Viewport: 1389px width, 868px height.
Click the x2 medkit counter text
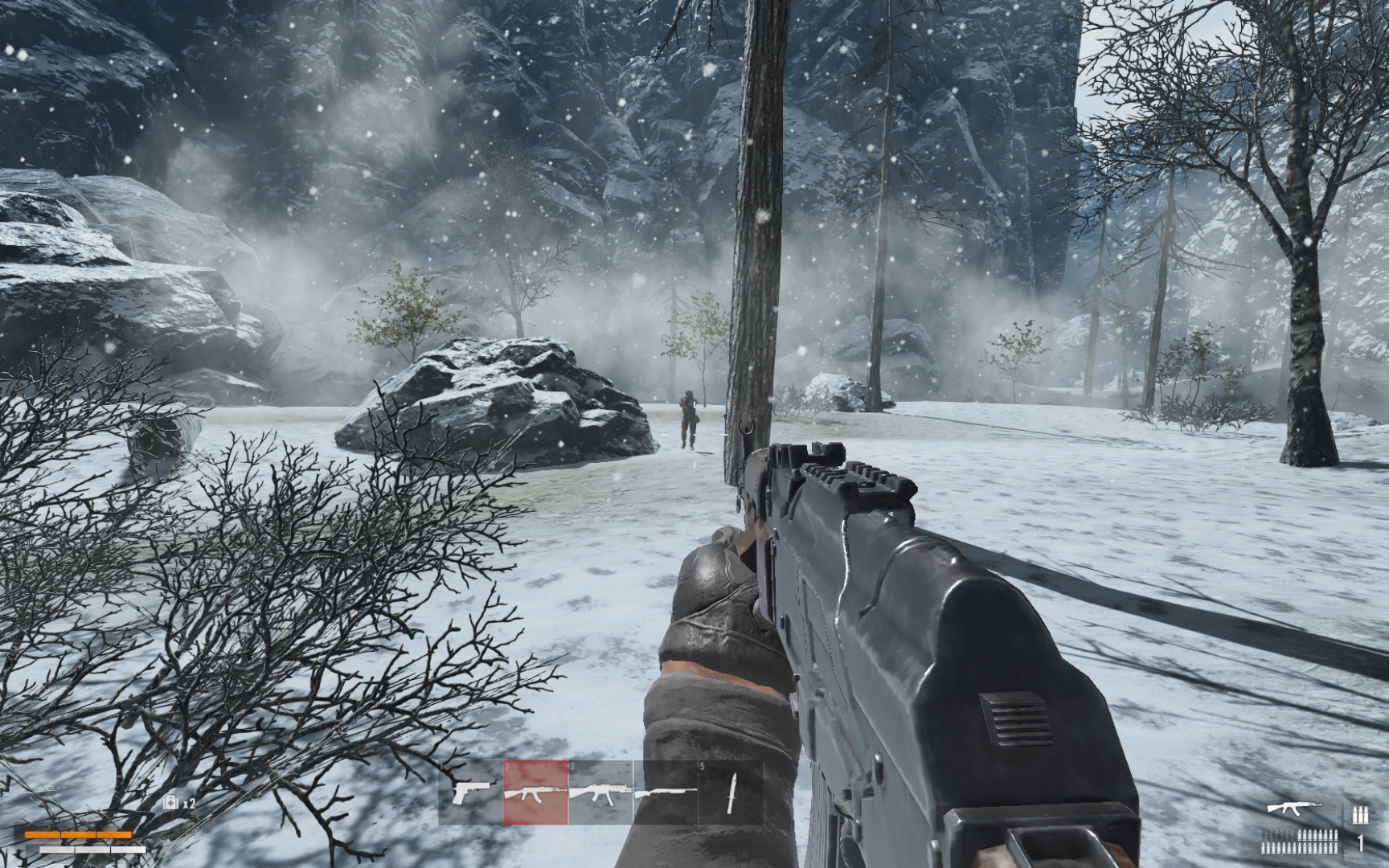189,803
